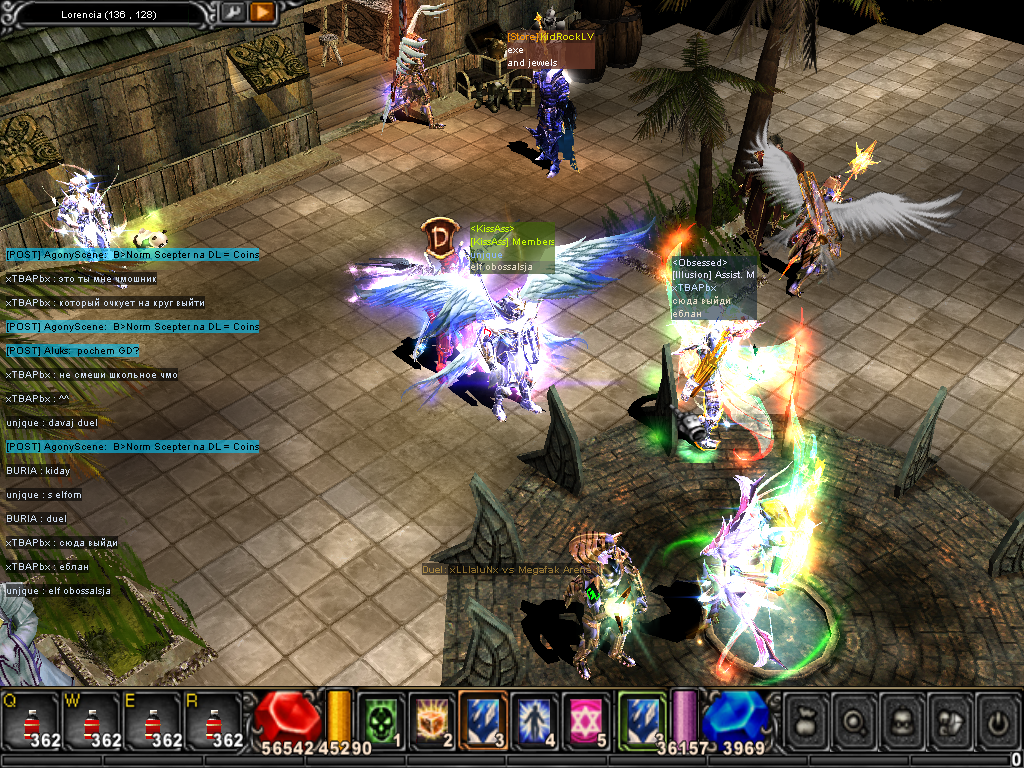The width and height of the screenshot is (1024, 768).
Task: Activate the glowing figure skill in slot 4
Action: 534,718
